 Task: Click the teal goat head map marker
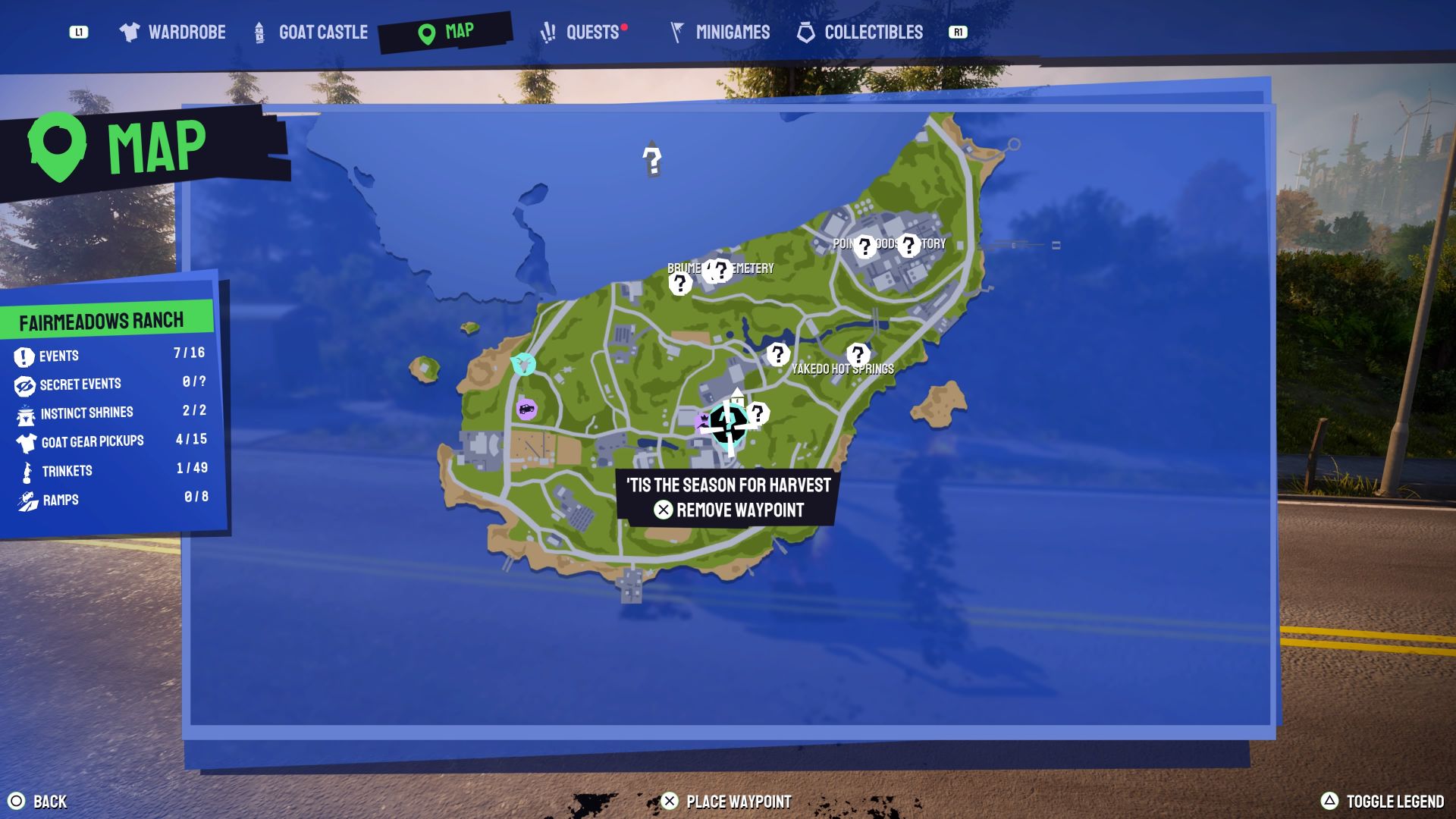523,365
